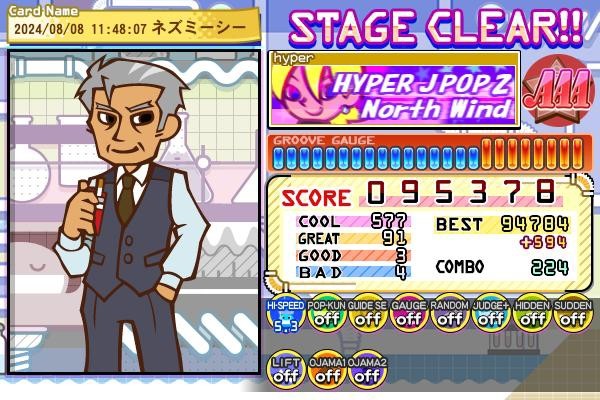600x400 pixels.
Task: Toggle the GUIDE SE option
Action: tap(368, 316)
